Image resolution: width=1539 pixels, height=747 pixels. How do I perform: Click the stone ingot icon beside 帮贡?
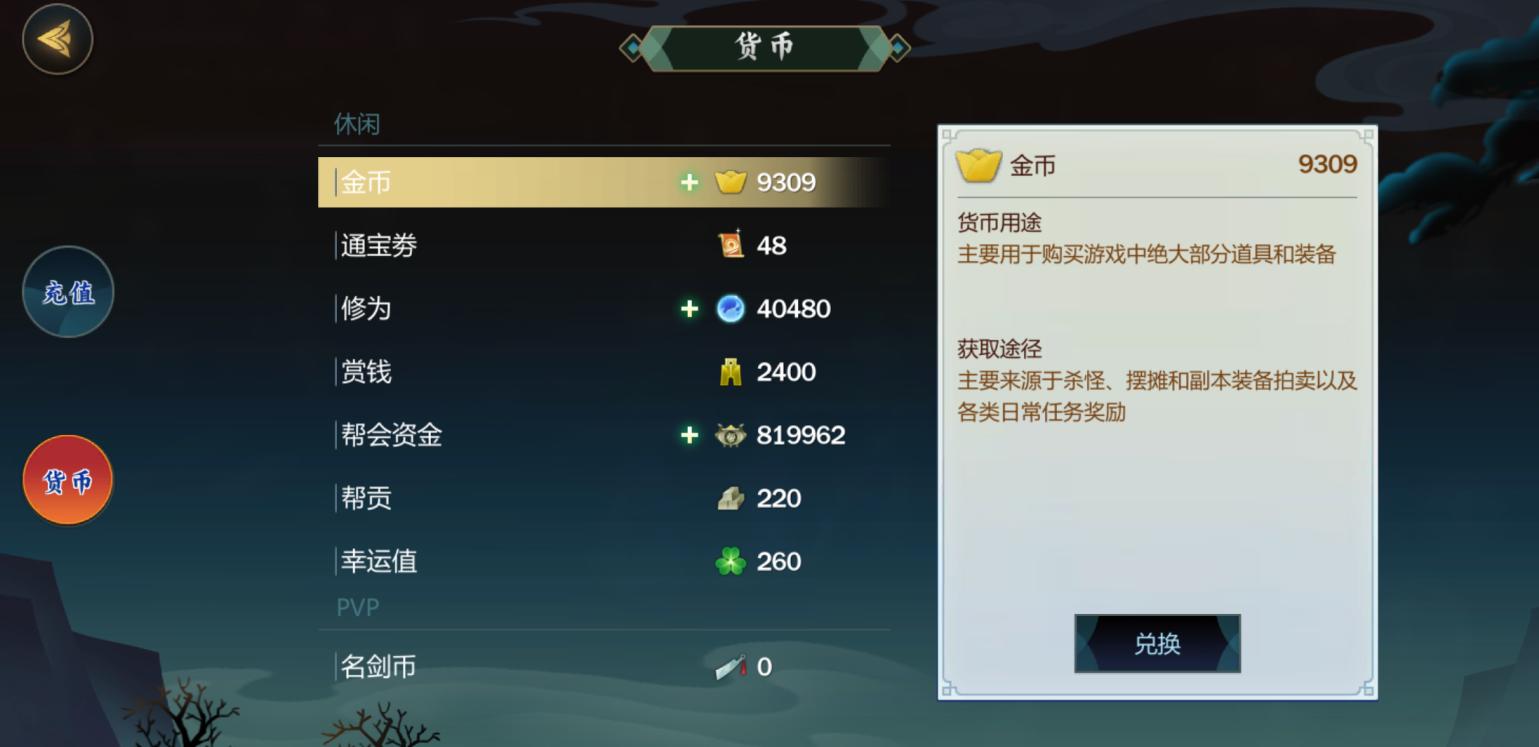click(731, 498)
